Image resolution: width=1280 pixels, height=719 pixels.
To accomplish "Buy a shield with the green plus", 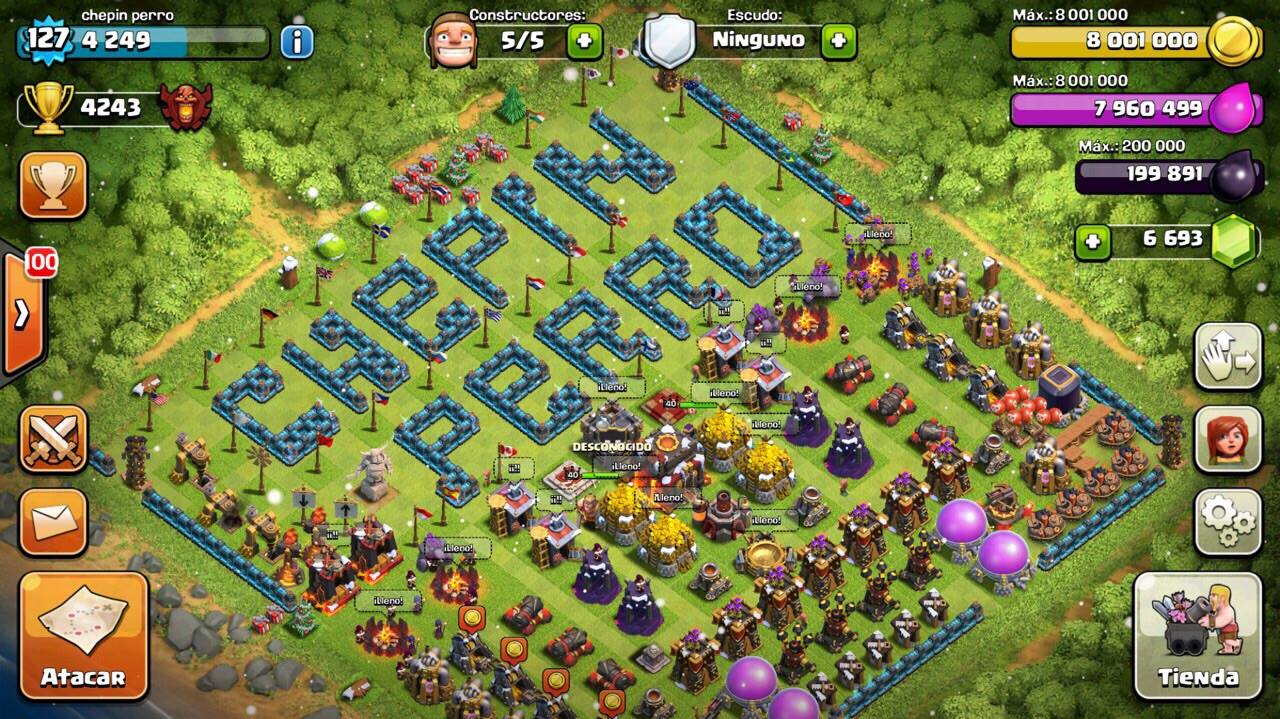I will pyautogui.click(x=838, y=41).
